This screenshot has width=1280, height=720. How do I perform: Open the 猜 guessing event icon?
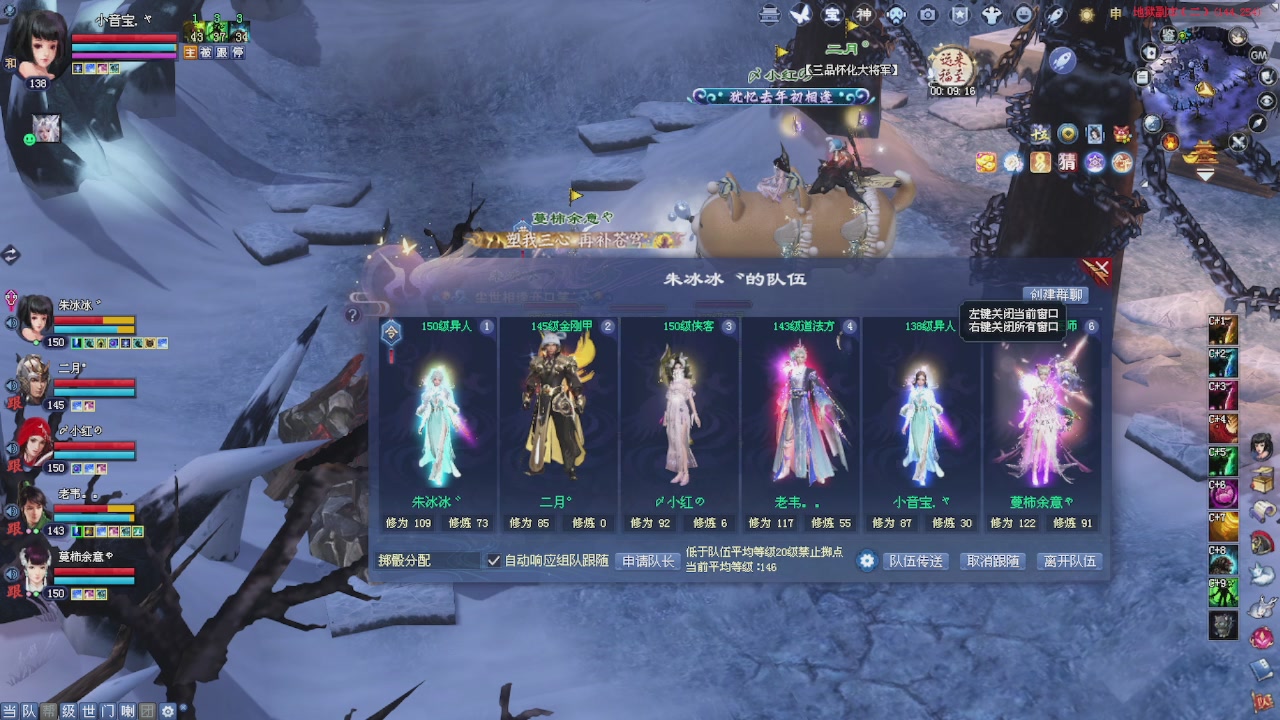tap(1067, 163)
